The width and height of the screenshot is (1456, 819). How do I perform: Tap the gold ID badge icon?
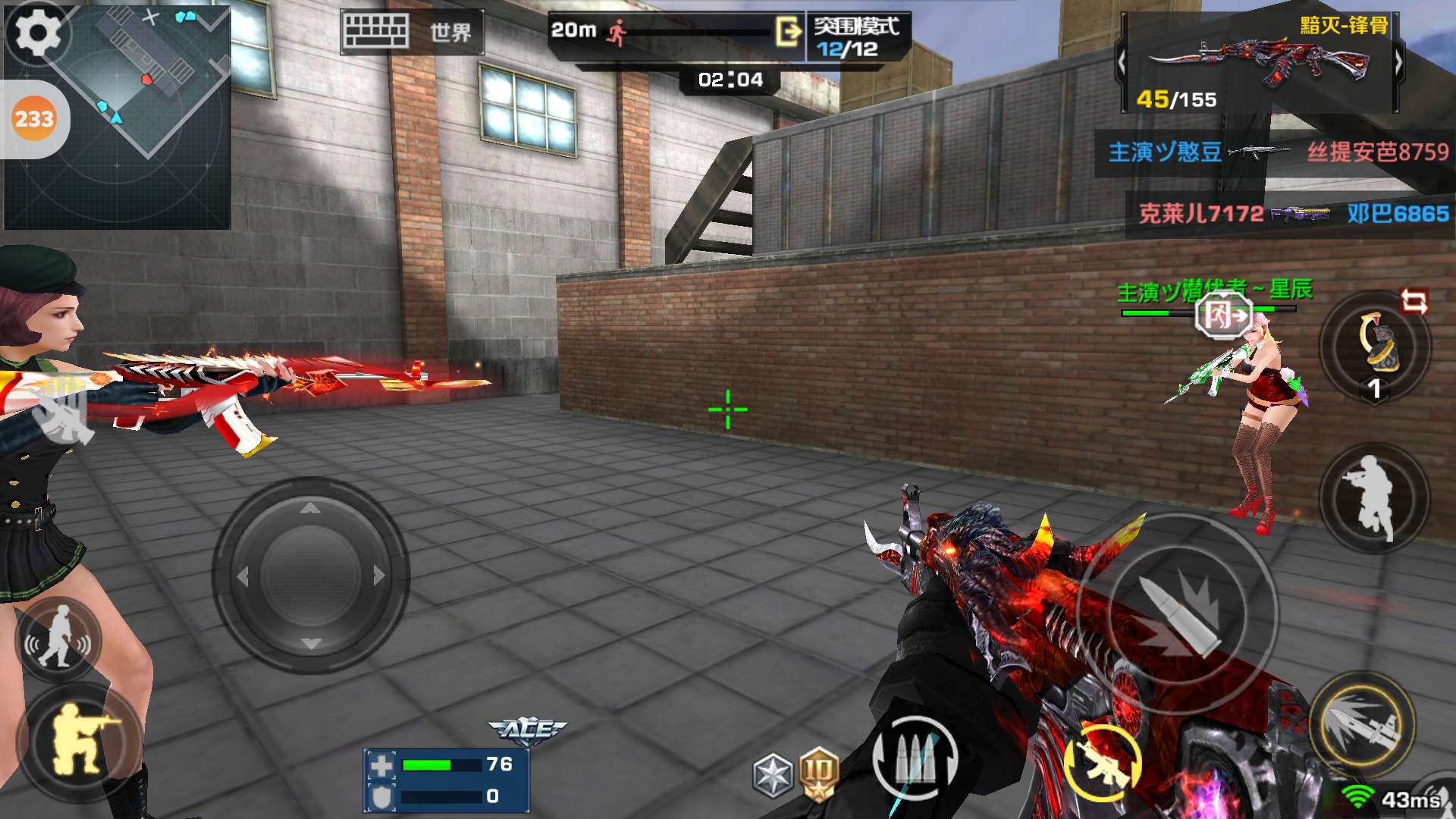(x=817, y=773)
